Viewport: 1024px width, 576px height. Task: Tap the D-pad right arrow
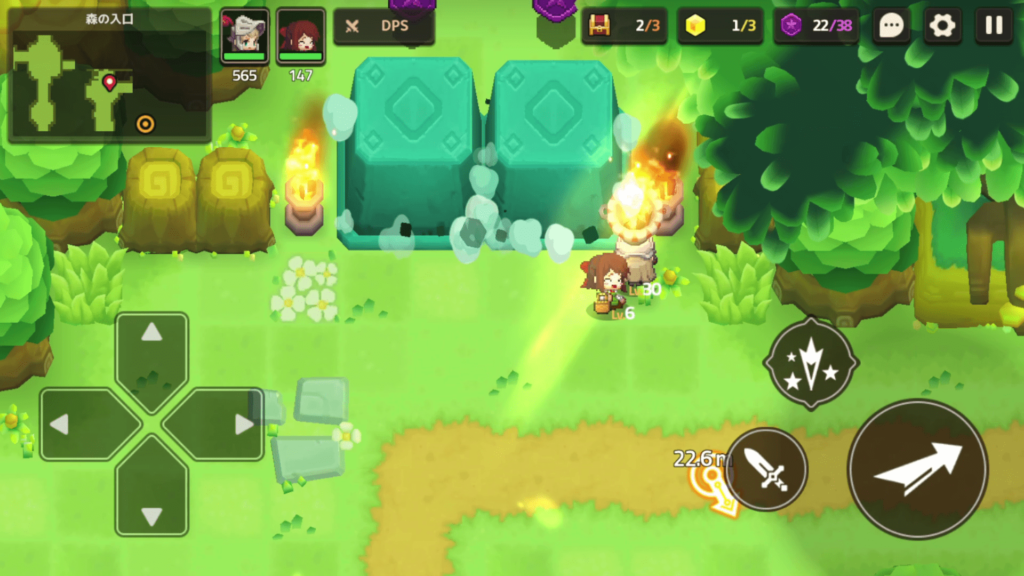click(x=222, y=424)
